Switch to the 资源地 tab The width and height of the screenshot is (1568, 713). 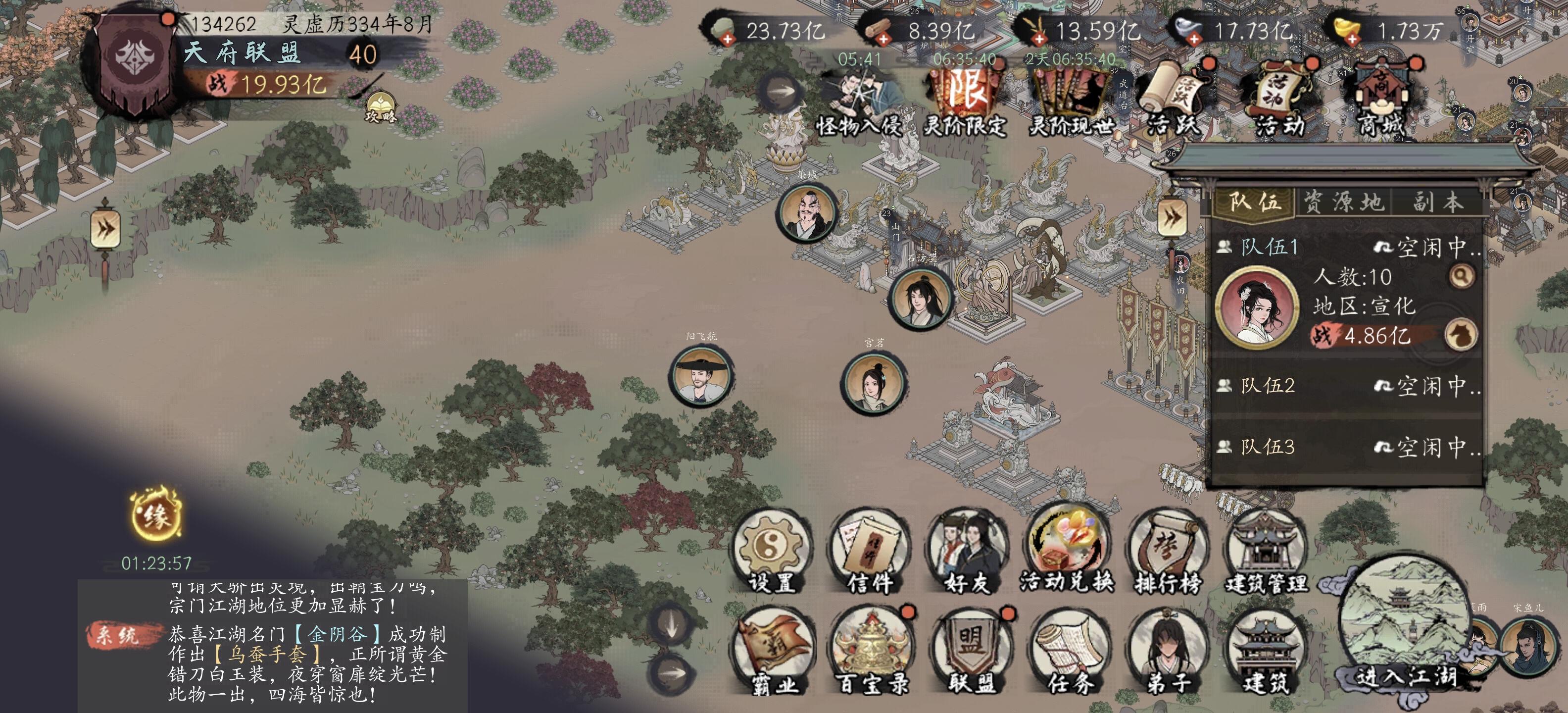(x=1343, y=202)
